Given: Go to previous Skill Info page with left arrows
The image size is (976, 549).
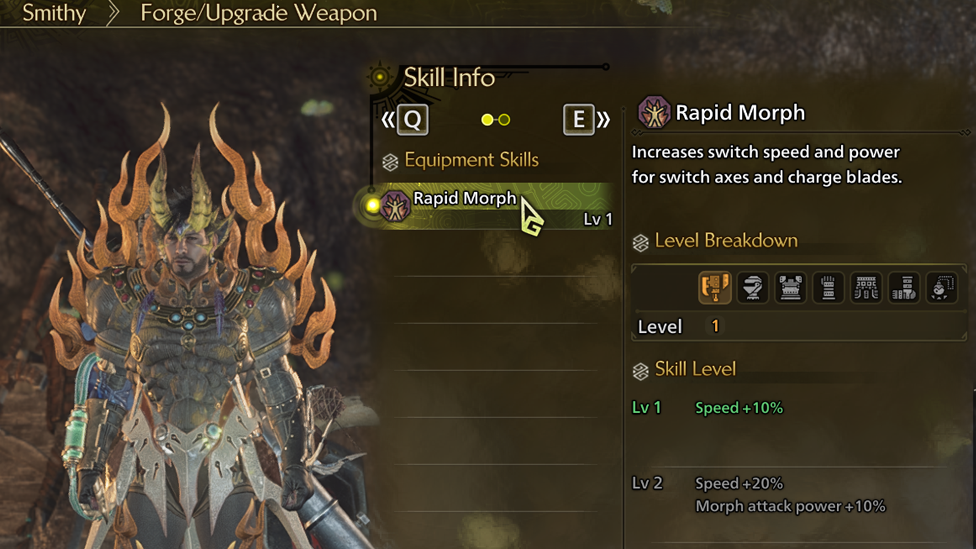Looking at the screenshot, I should pos(404,120).
